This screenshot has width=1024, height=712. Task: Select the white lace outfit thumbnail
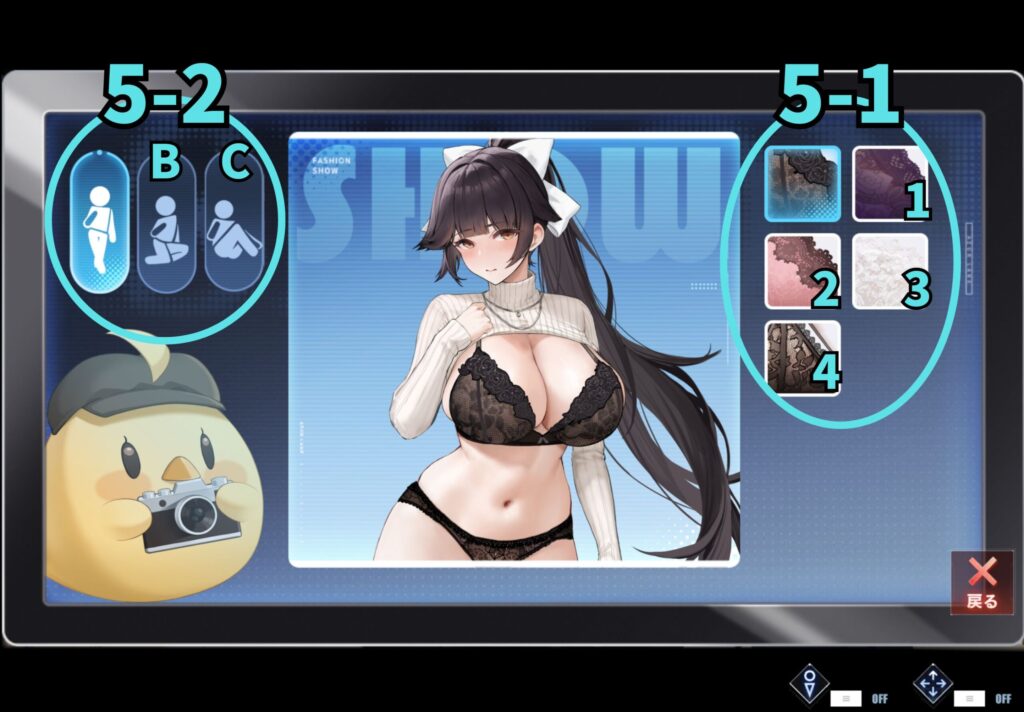click(890, 270)
